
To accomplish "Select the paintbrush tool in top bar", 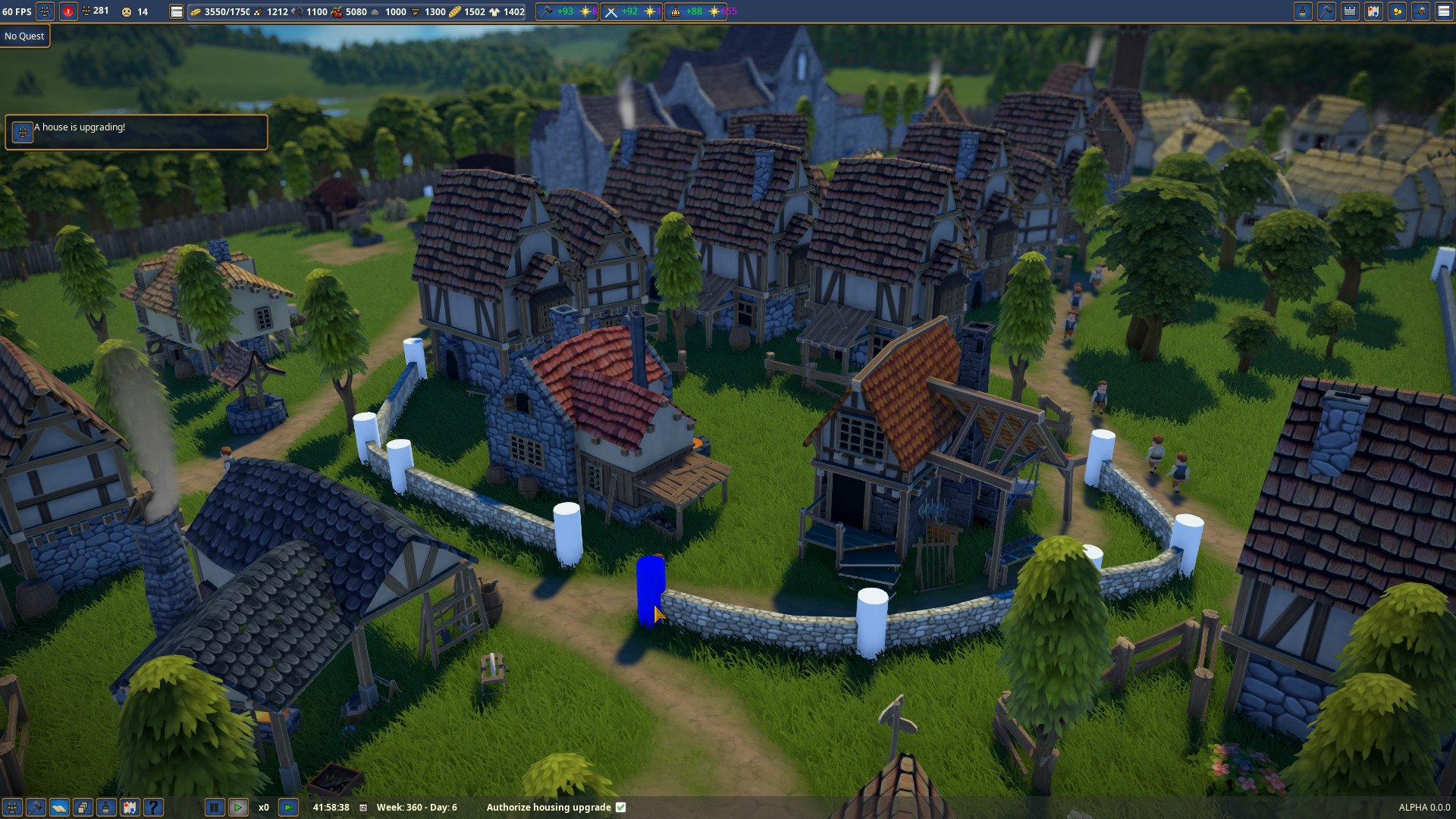I will pos(1303,11).
